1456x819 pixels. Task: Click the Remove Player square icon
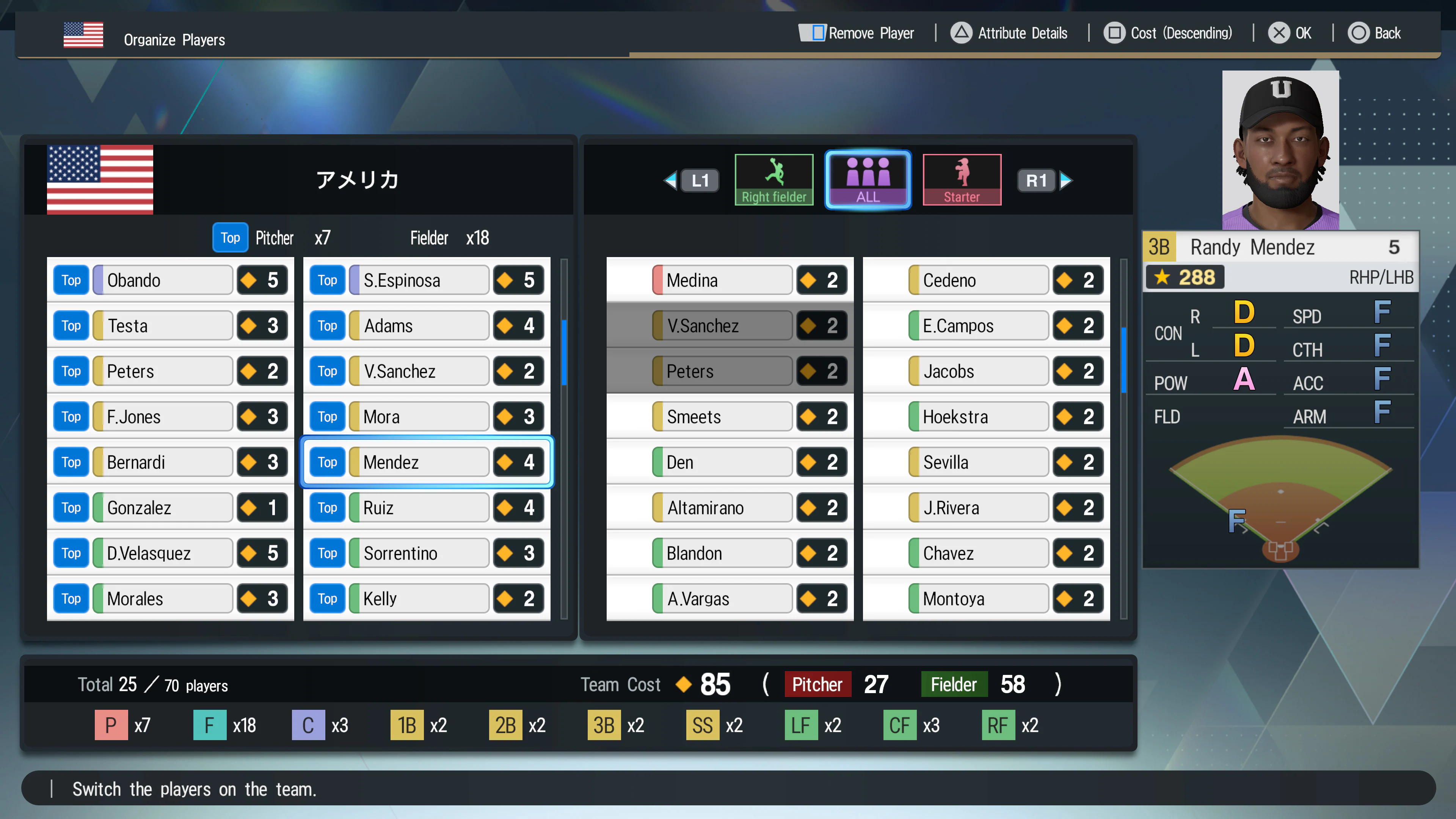[x=814, y=33]
